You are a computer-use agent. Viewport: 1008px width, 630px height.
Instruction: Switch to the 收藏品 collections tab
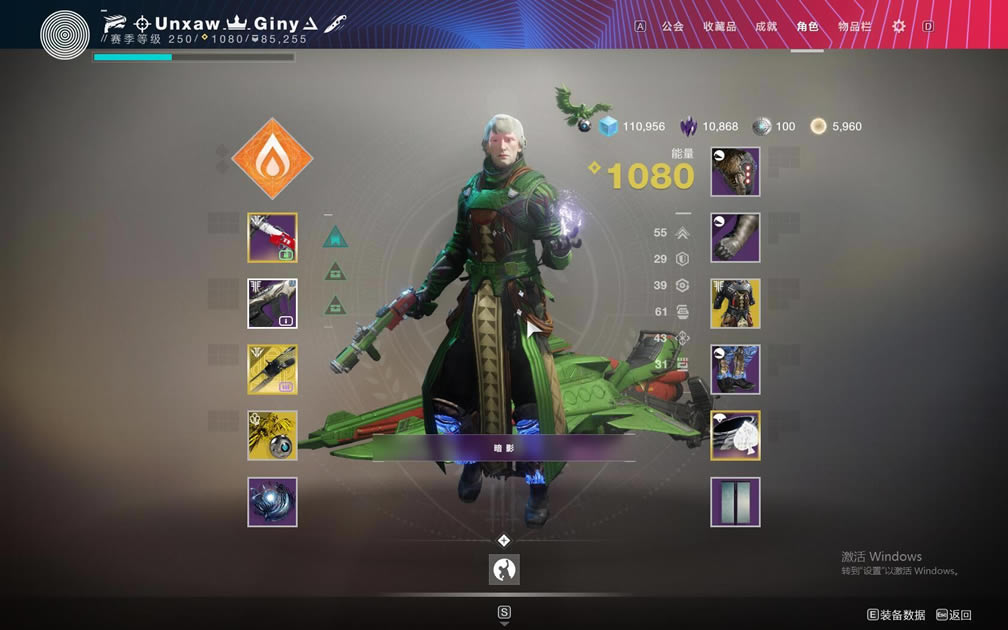pyautogui.click(x=719, y=26)
